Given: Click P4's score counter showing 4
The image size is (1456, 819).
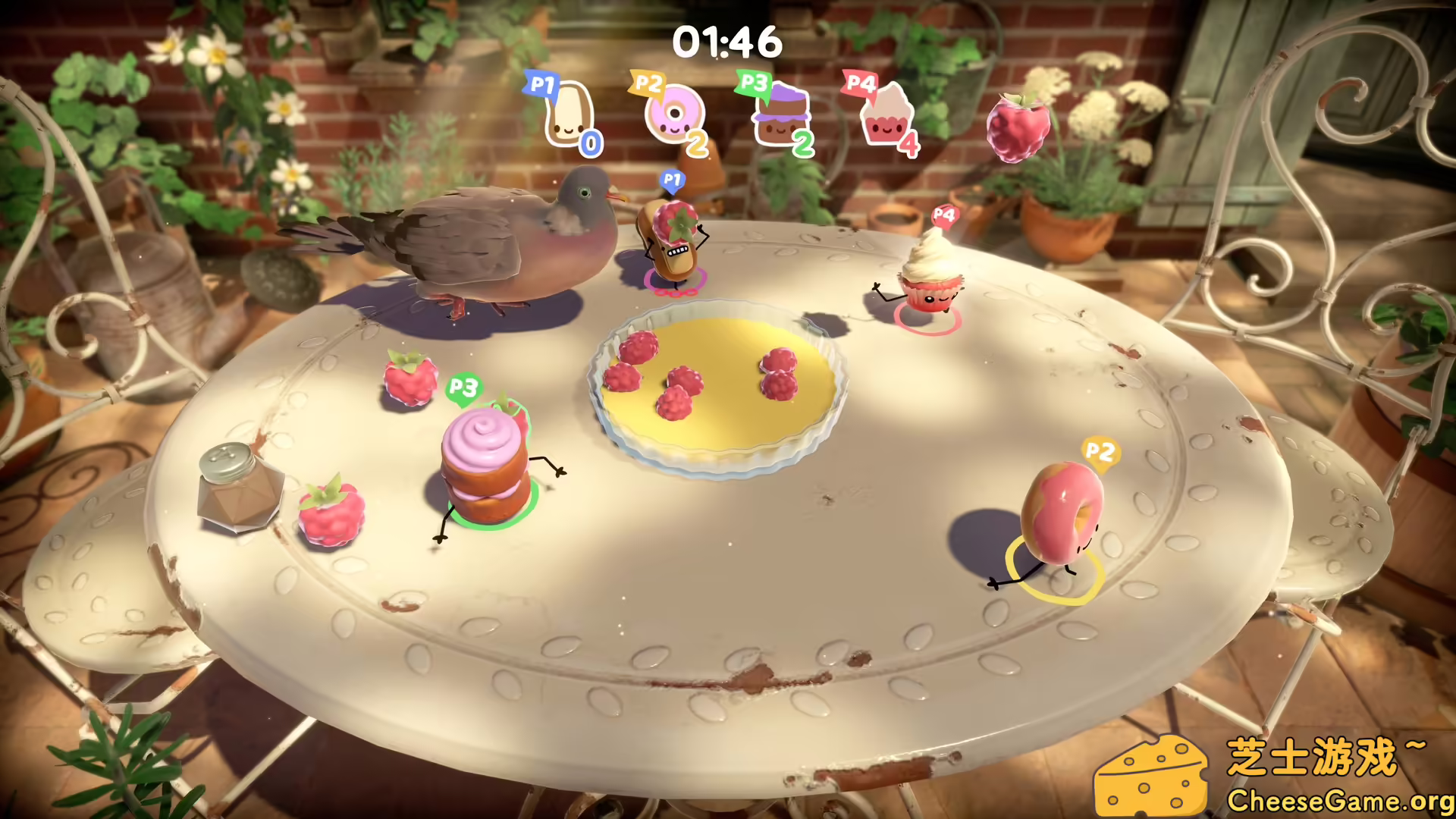Looking at the screenshot, I should tap(909, 144).
